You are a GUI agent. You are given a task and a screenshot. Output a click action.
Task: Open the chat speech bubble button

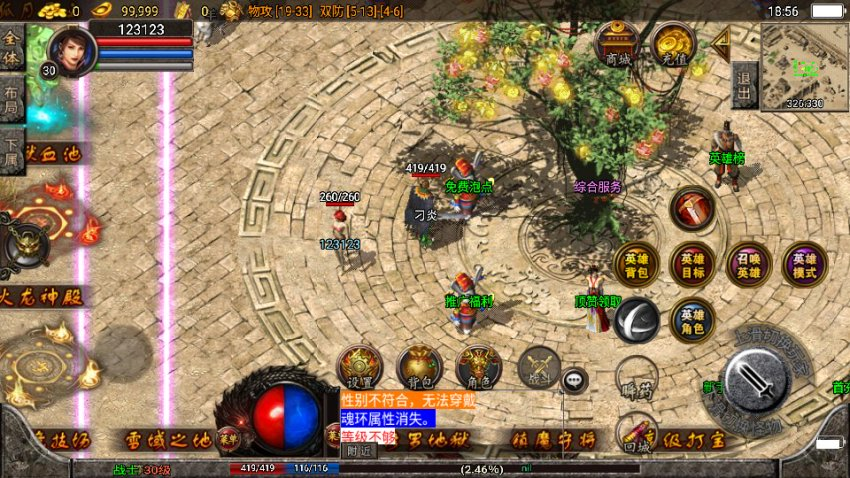(574, 379)
